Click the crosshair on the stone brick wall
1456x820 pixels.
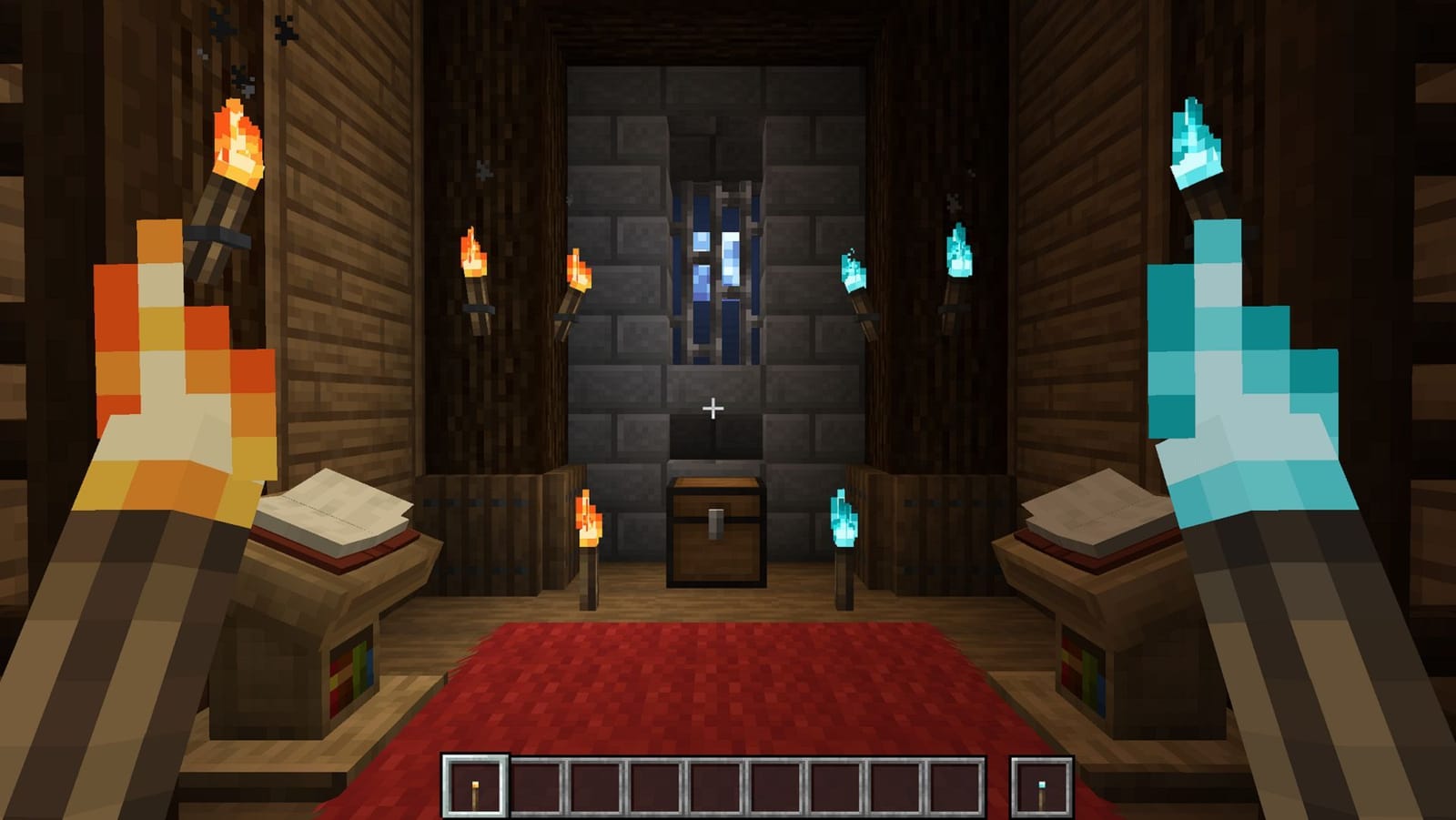pyautogui.click(x=713, y=410)
